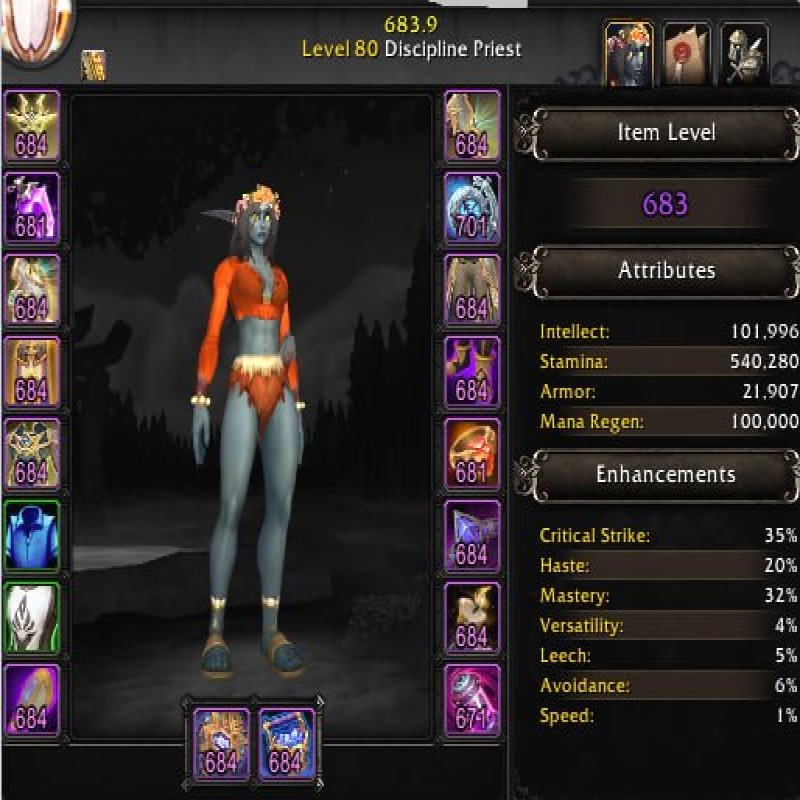The image size is (800, 800).
Task: Toggle the Item Level section header
Action: [x=666, y=133]
